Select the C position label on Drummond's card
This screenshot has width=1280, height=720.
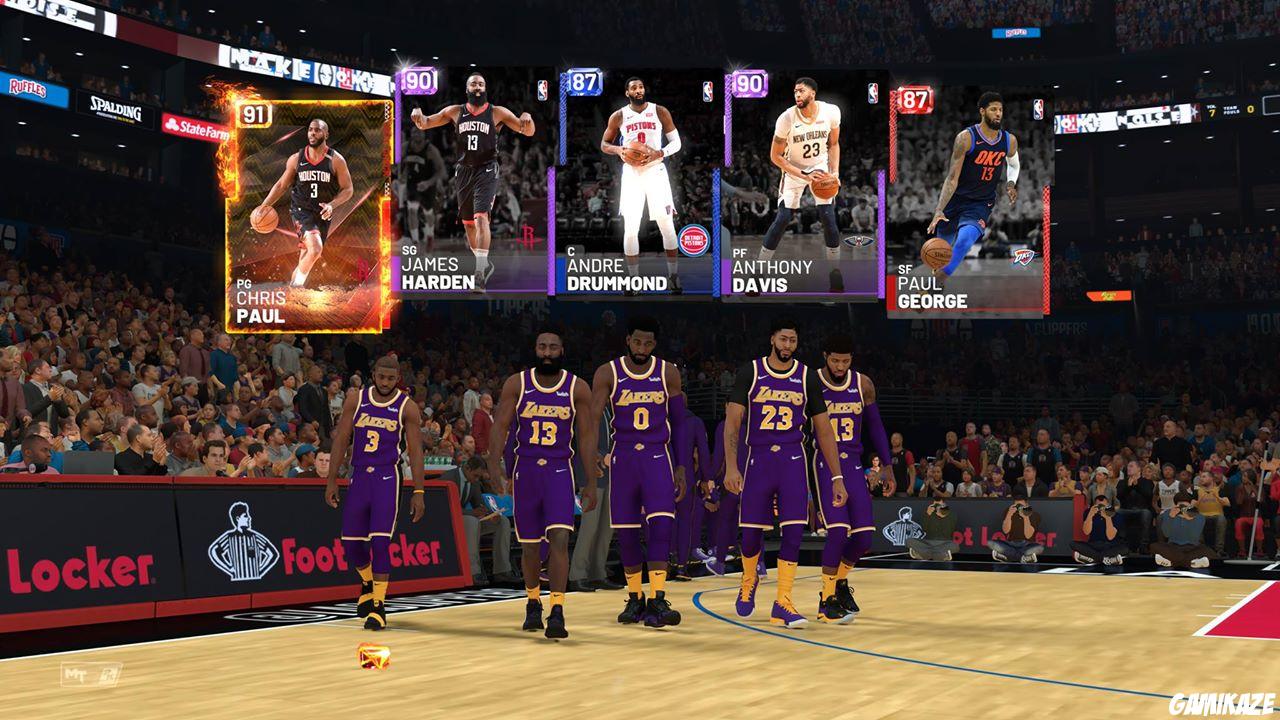(569, 249)
